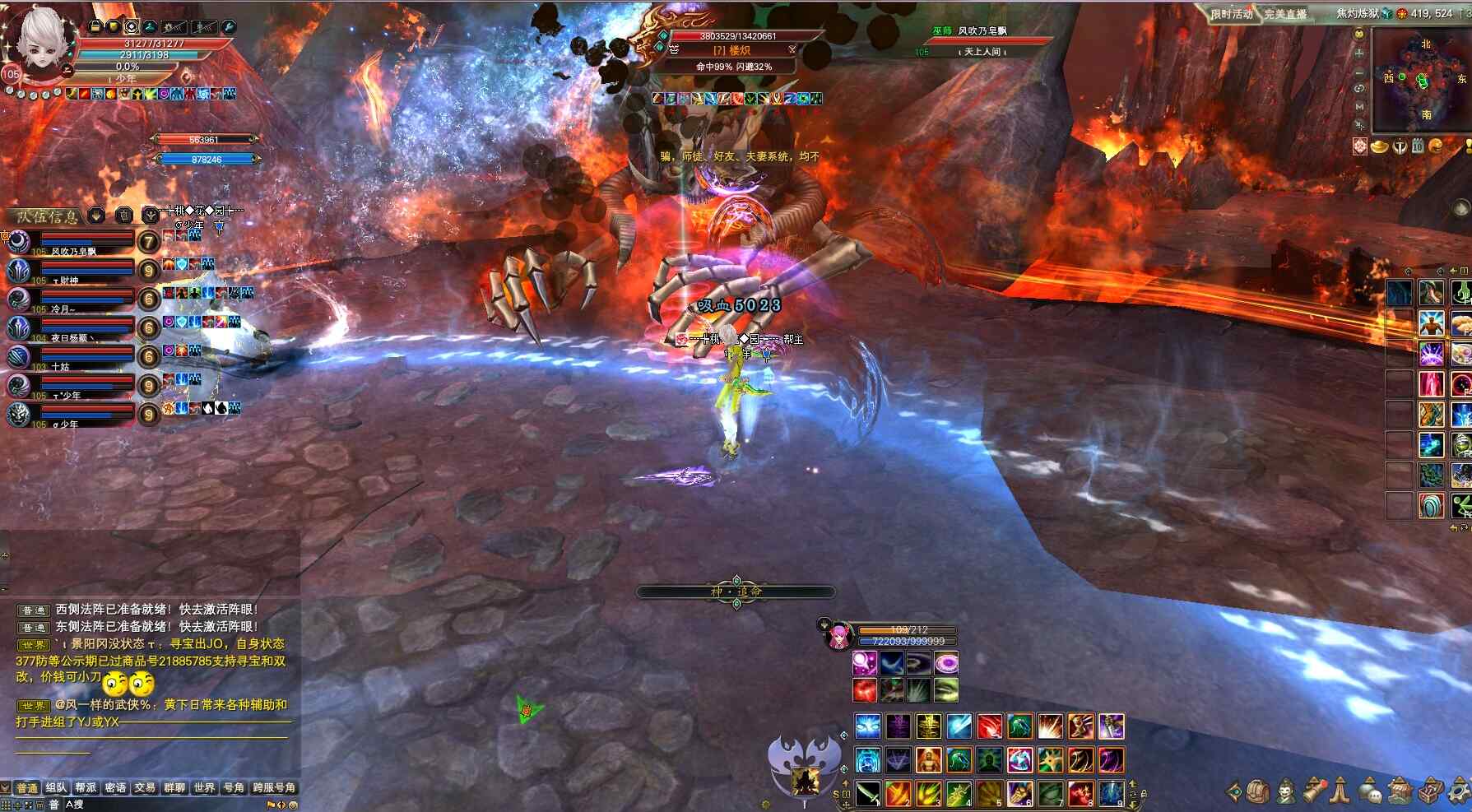This screenshot has height=812, width=1472.
Task: Open the 完美直播 live stream button
Action: click(1285, 14)
